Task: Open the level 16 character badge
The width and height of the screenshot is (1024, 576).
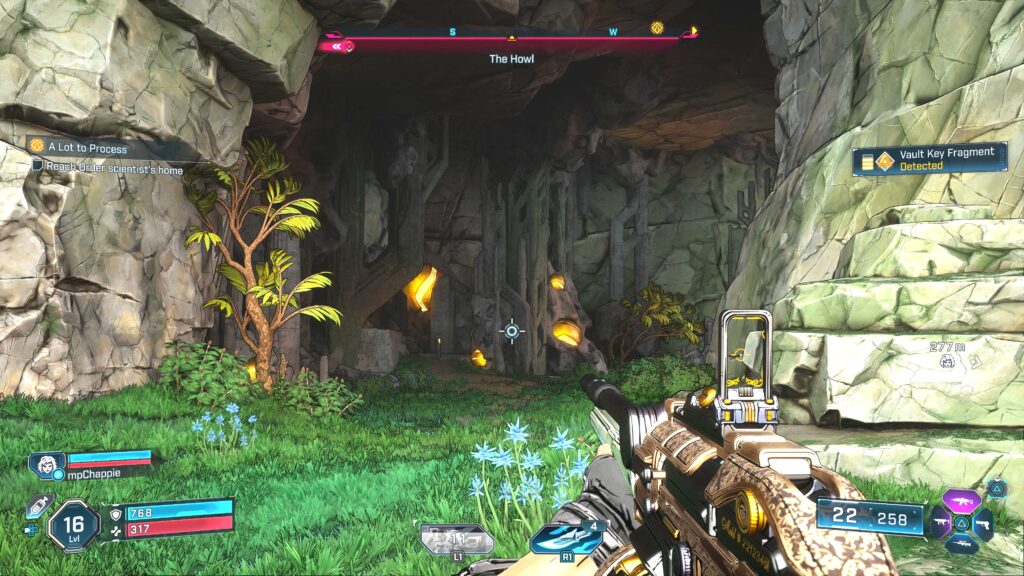Action: [x=73, y=525]
